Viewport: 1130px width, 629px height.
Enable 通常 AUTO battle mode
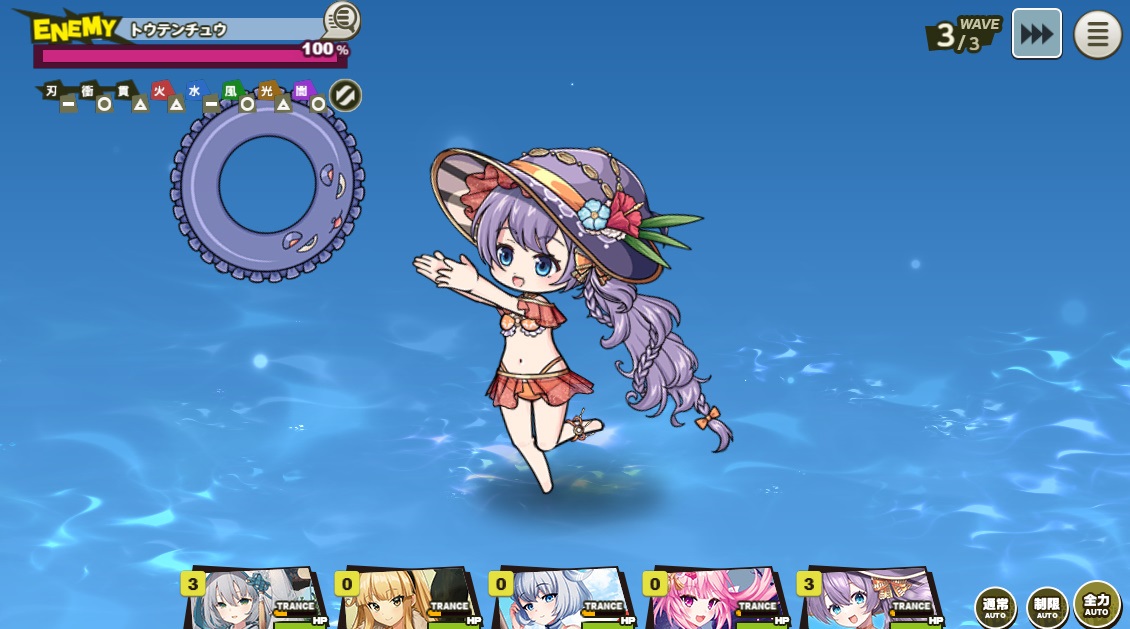point(995,607)
